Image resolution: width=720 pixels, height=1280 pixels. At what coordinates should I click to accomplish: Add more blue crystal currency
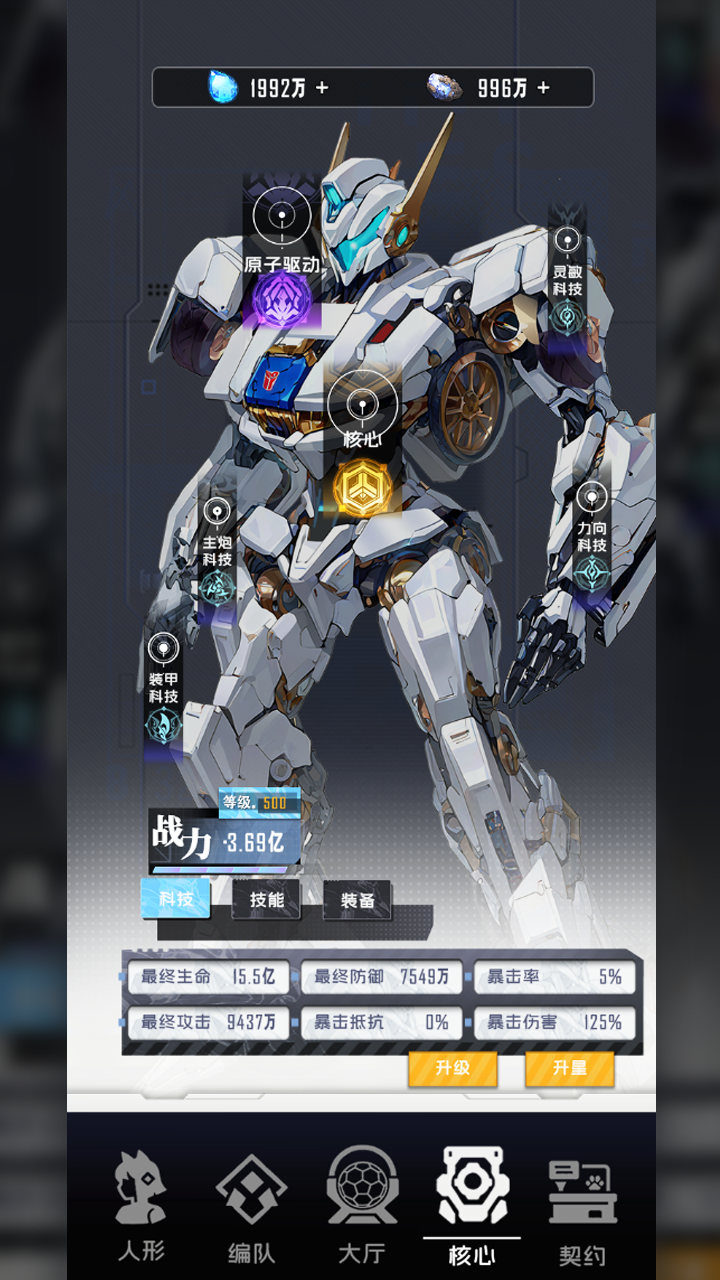pos(322,88)
